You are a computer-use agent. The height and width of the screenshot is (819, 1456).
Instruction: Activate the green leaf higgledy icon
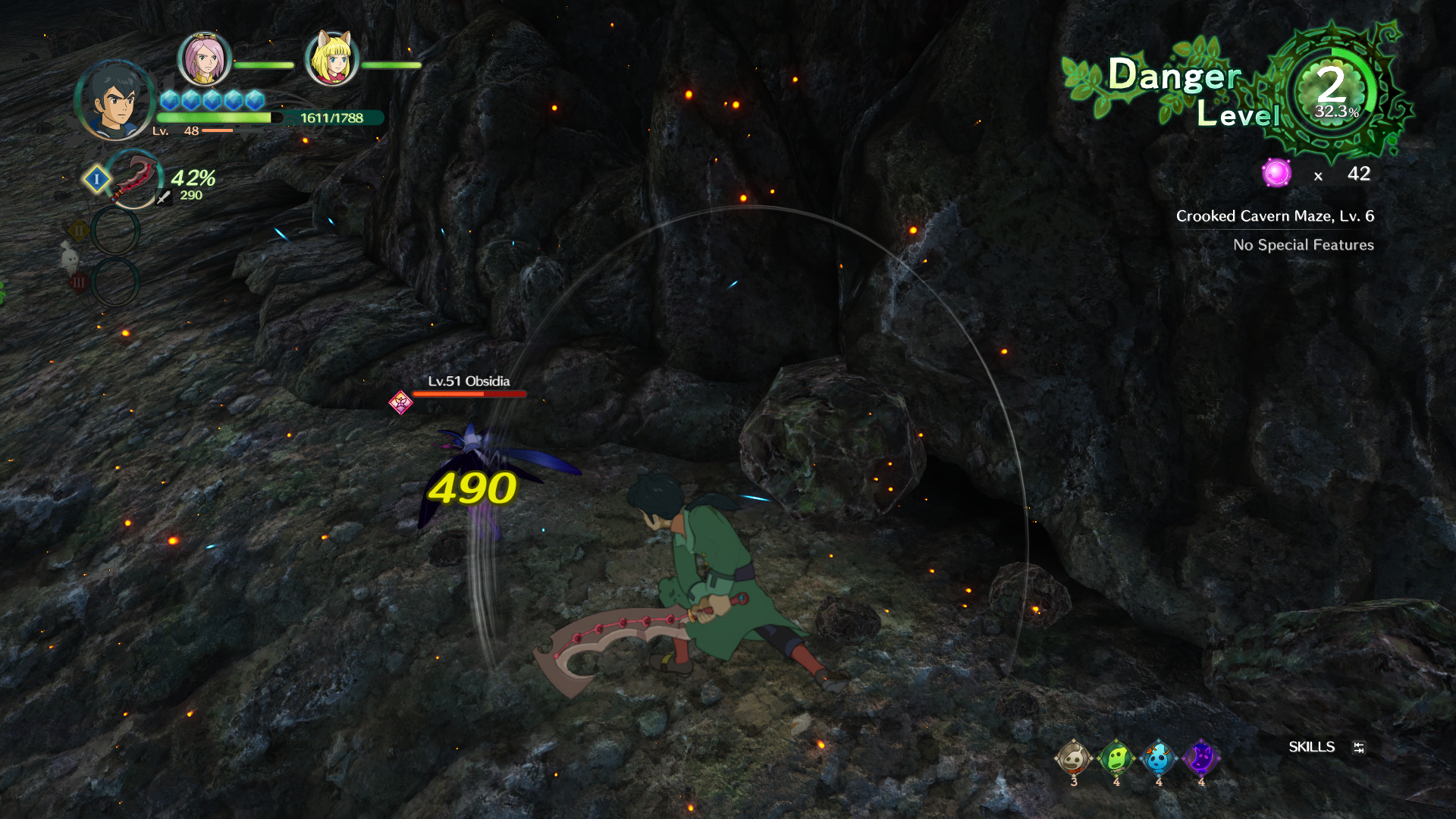1116,758
